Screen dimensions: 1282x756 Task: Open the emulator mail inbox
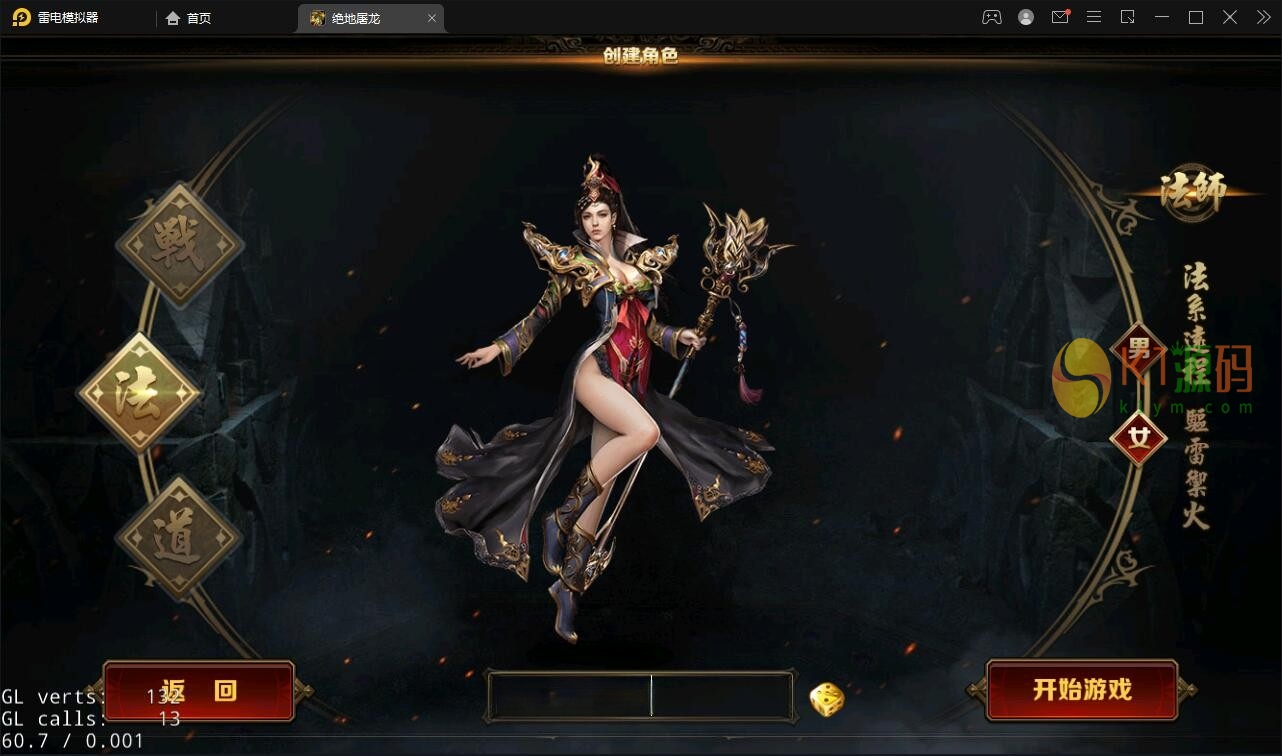click(x=1060, y=17)
